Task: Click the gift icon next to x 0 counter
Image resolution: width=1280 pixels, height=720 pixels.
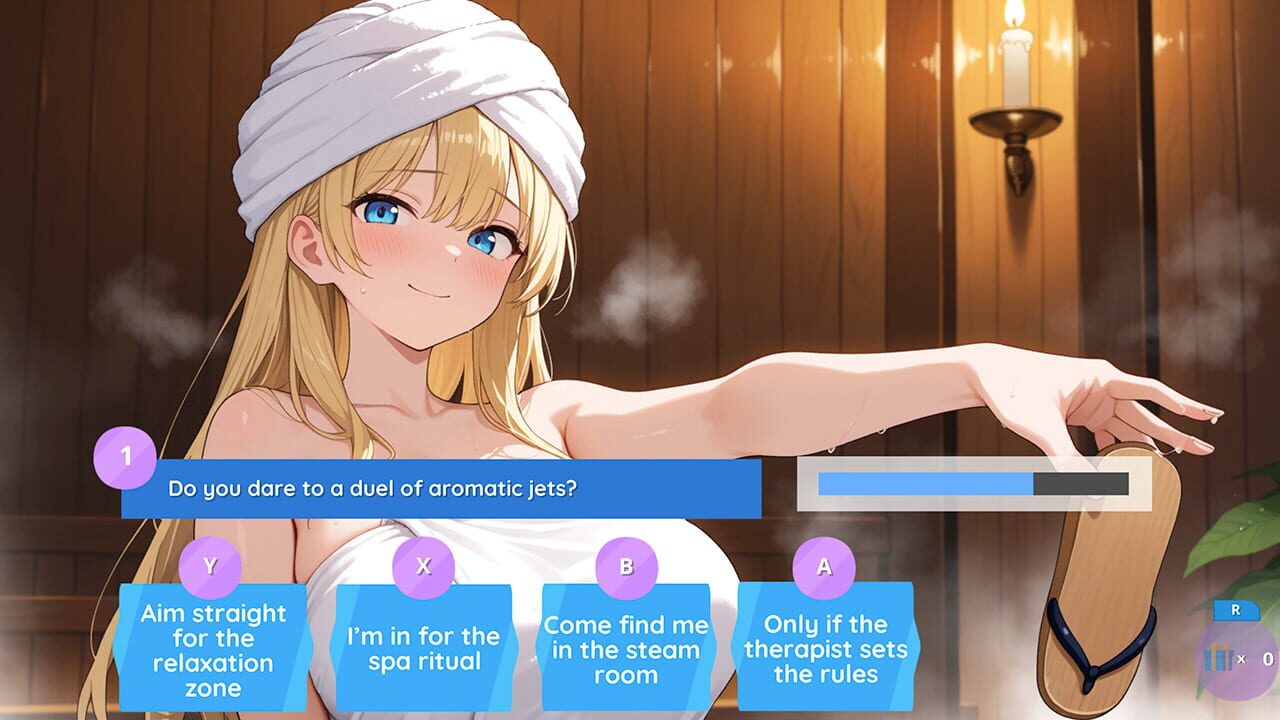Action: (1218, 657)
